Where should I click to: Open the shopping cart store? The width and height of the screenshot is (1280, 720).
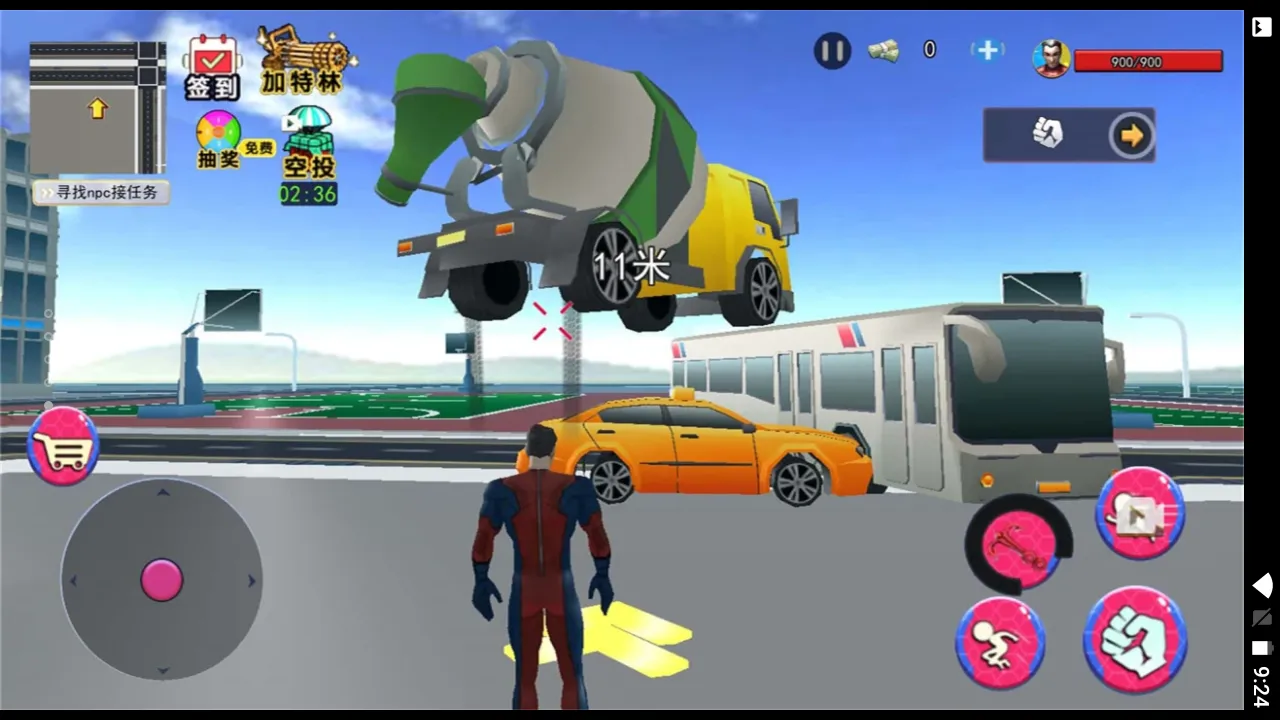click(63, 446)
